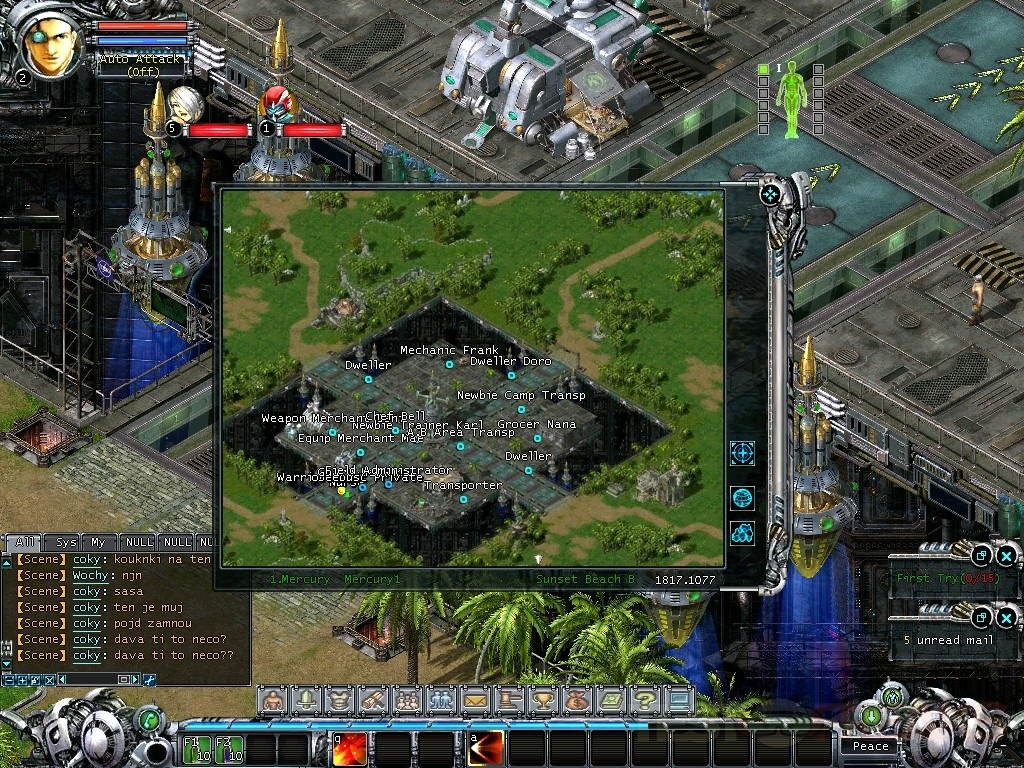1024x768 pixels.
Task: Click the player character portrait
Action: 52,45
